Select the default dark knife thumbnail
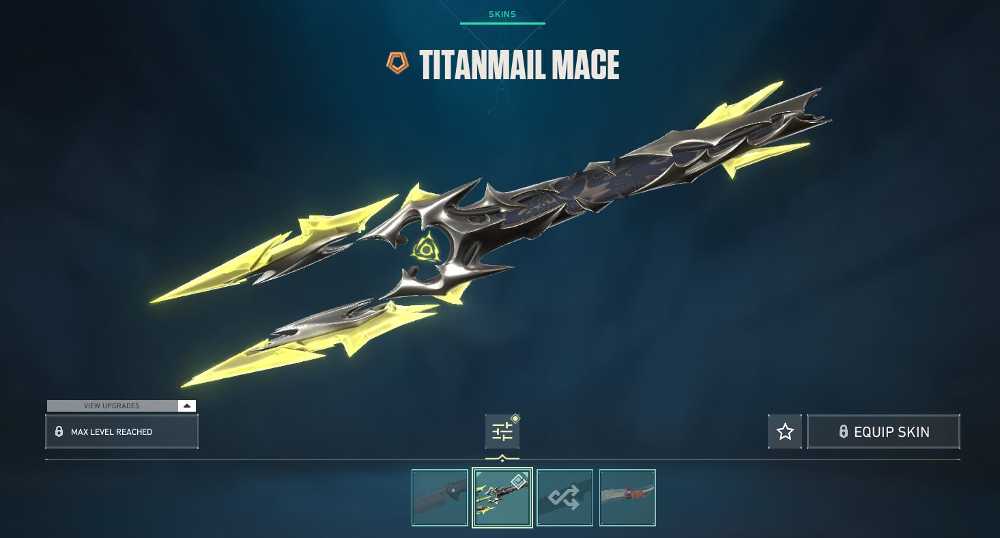The height and width of the screenshot is (538, 1000). pyautogui.click(x=439, y=497)
